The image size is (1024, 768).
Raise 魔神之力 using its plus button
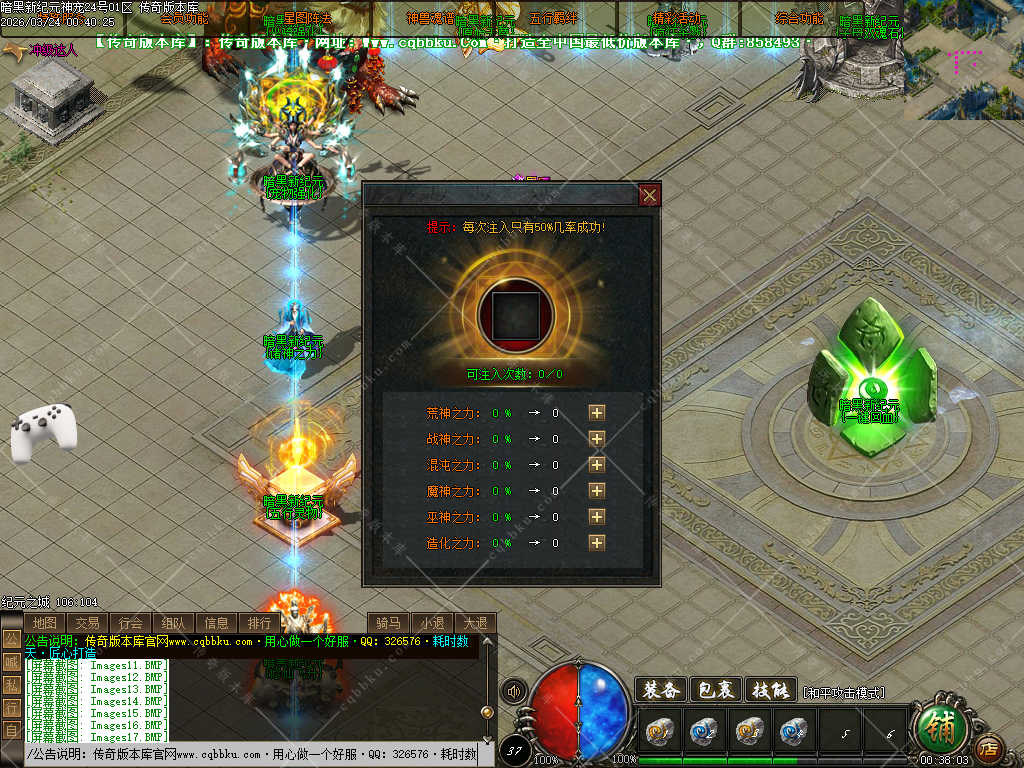coord(597,490)
